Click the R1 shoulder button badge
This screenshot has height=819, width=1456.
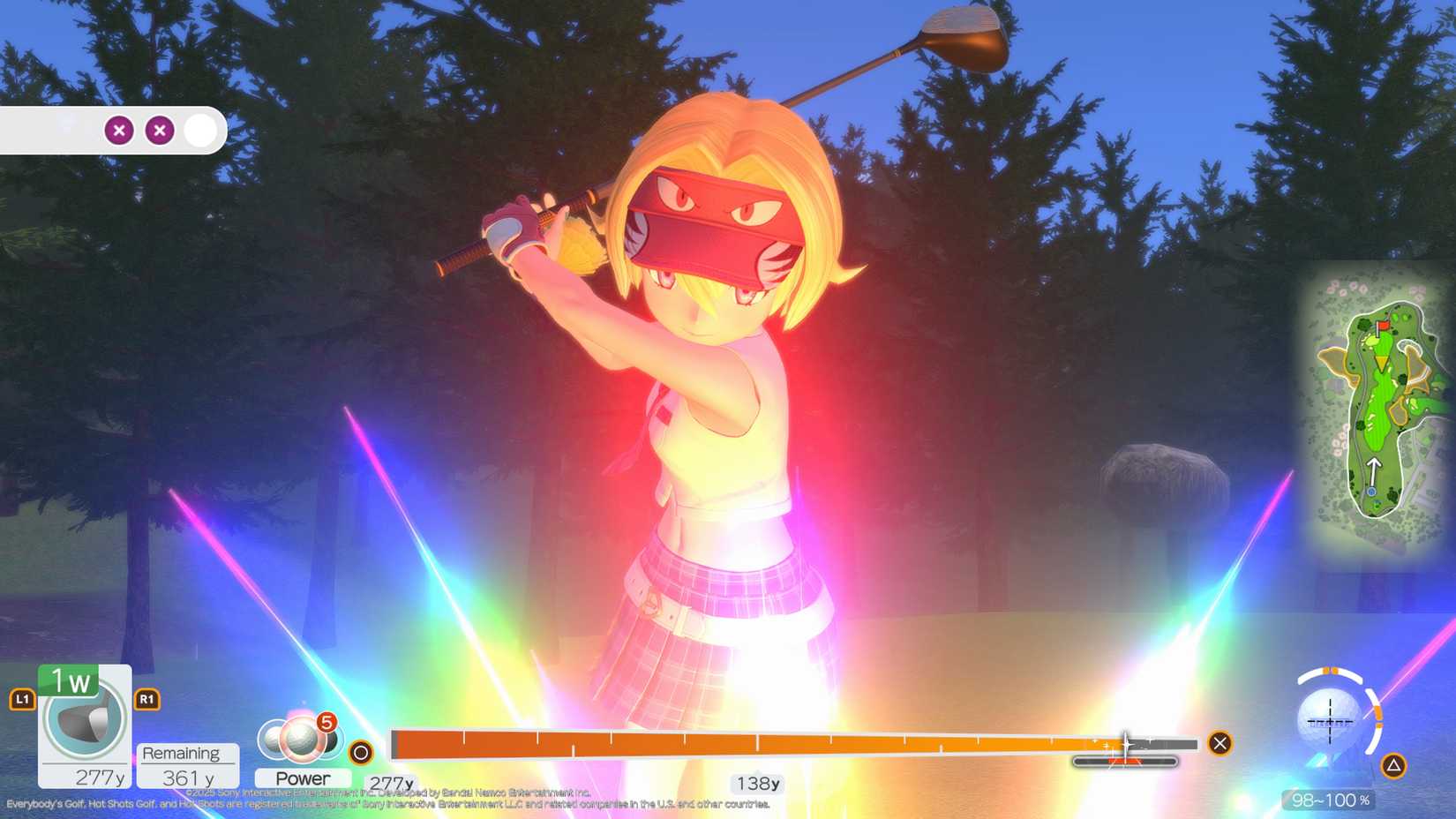tap(146, 698)
